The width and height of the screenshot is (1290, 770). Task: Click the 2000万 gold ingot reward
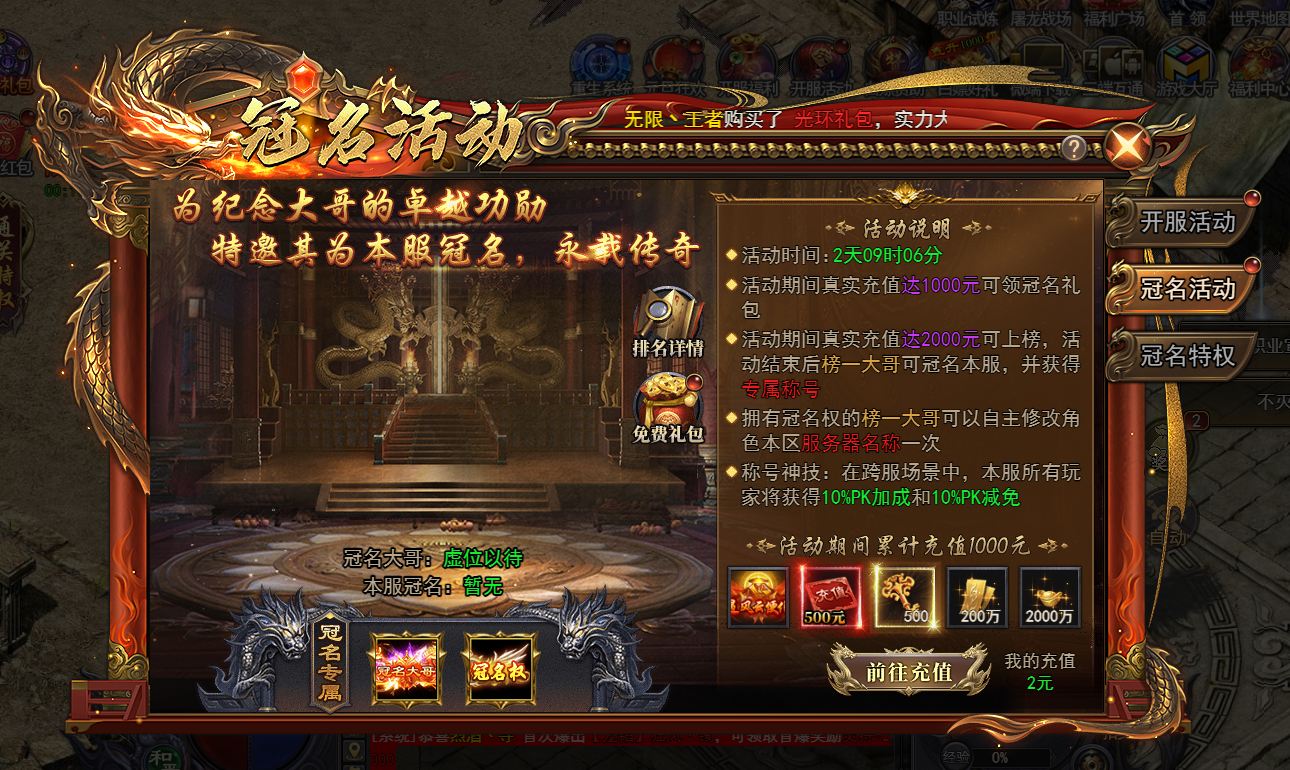tap(1049, 597)
